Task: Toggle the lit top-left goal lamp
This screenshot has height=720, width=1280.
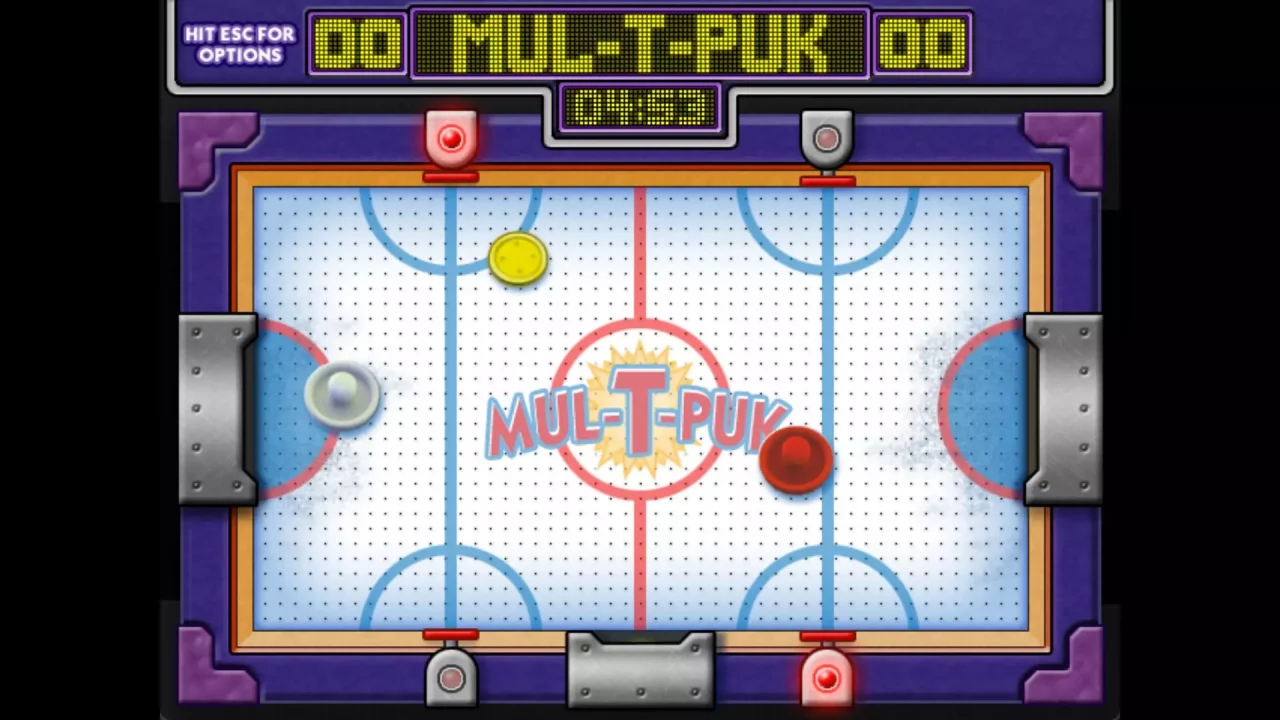Action: coord(449,138)
